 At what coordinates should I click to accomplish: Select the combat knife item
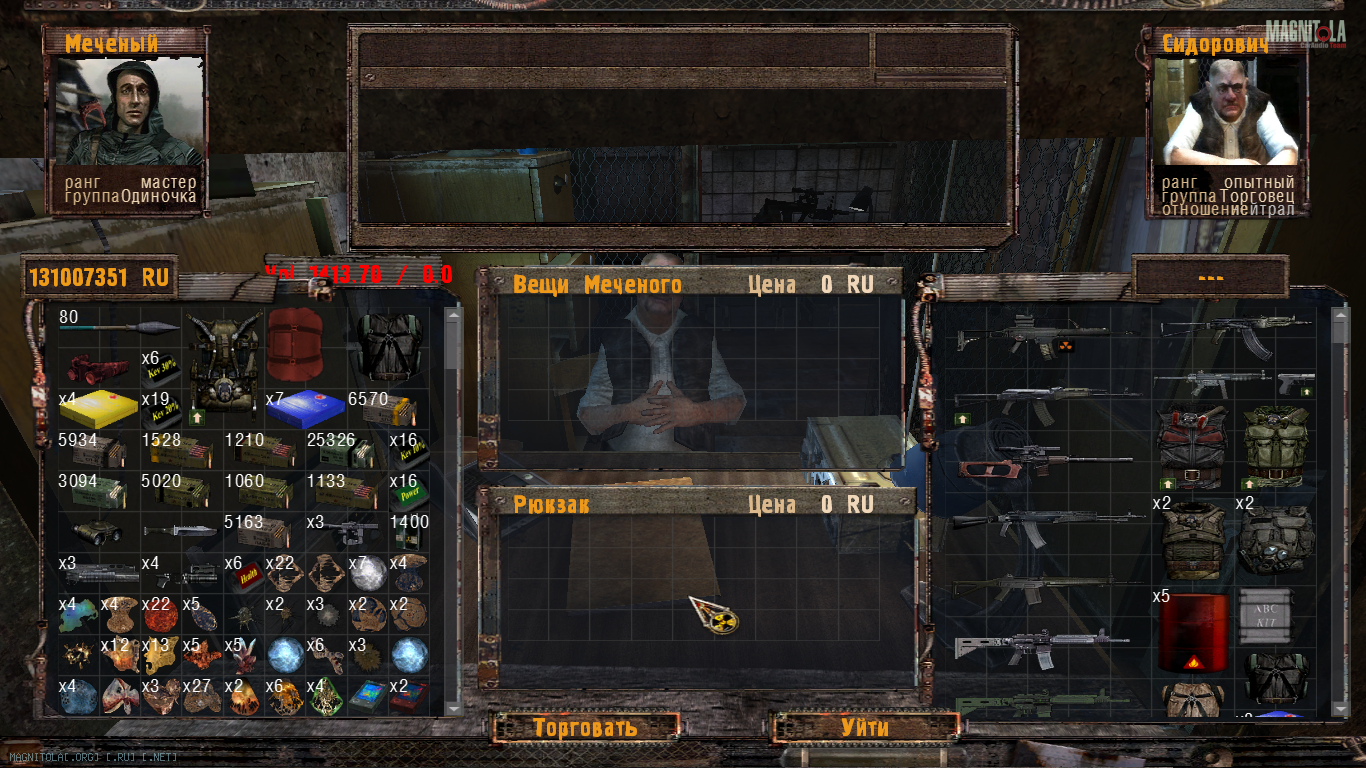[180, 531]
